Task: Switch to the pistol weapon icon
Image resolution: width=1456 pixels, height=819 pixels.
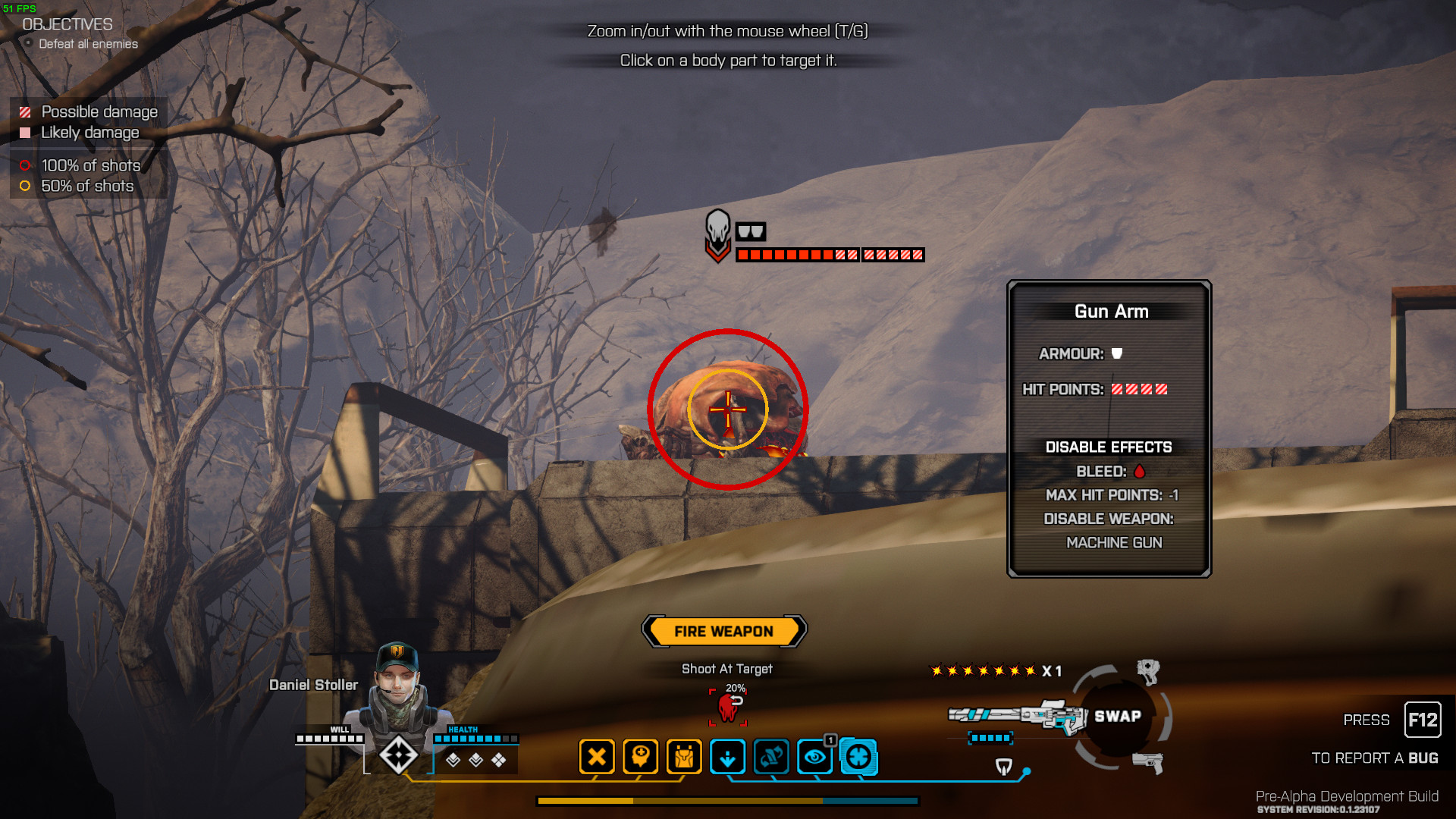Action: click(1148, 761)
